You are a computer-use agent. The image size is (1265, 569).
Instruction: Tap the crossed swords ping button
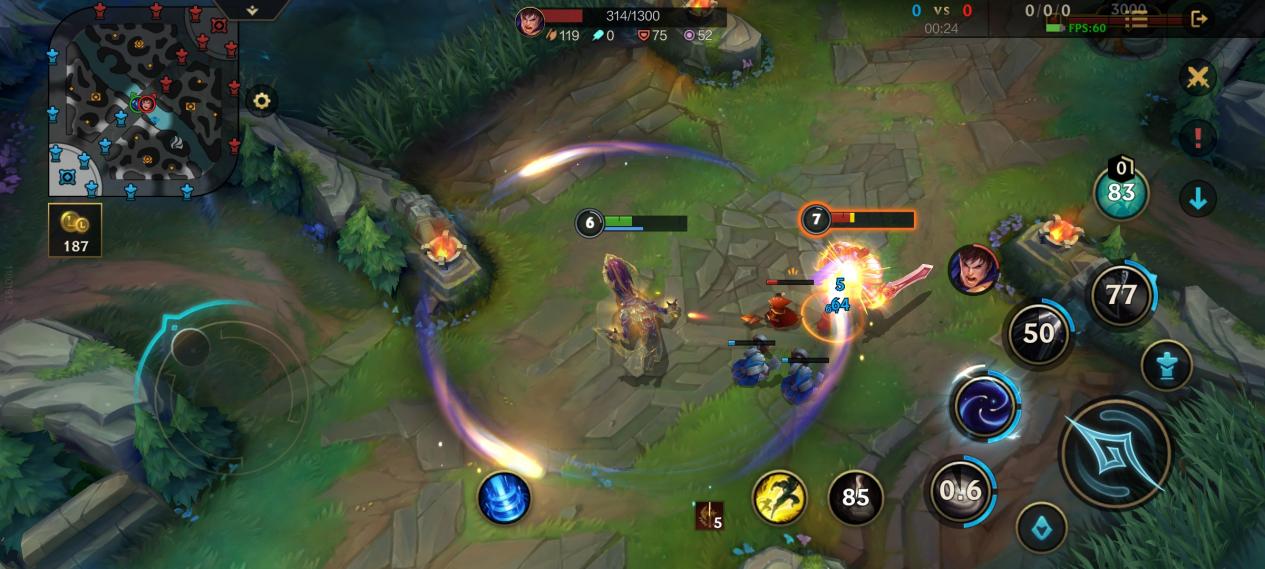pos(1197,78)
